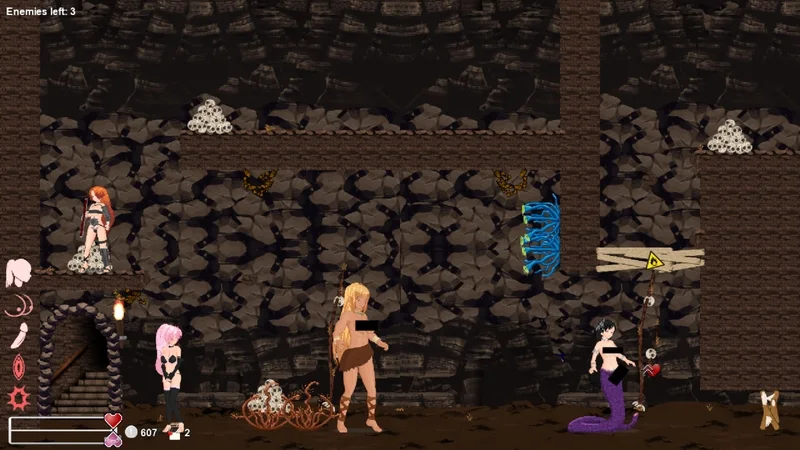Select the curved chest outline status icon
The width and height of the screenshot is (800, 450).
click(x=19, y=305)
